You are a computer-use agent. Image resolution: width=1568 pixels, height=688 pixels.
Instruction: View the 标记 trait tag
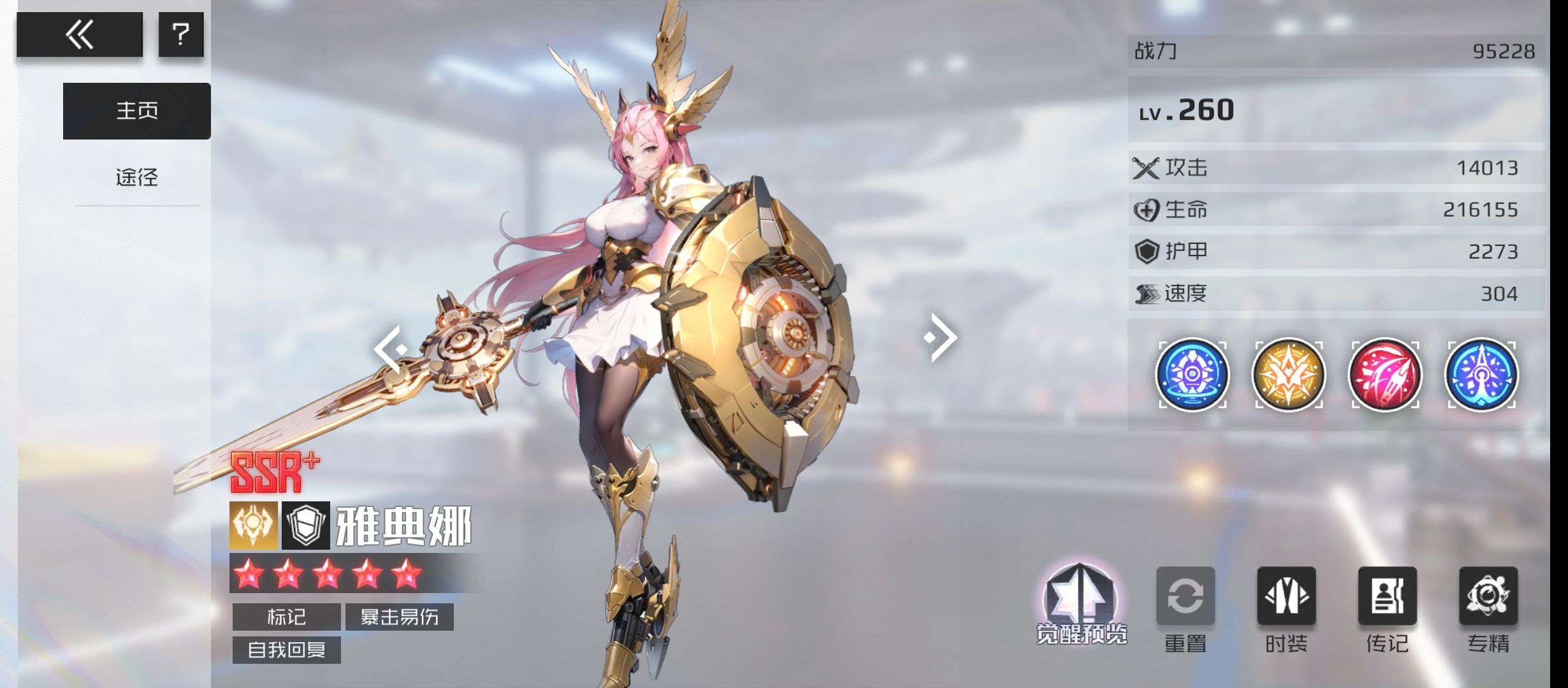tap(286, 617)
